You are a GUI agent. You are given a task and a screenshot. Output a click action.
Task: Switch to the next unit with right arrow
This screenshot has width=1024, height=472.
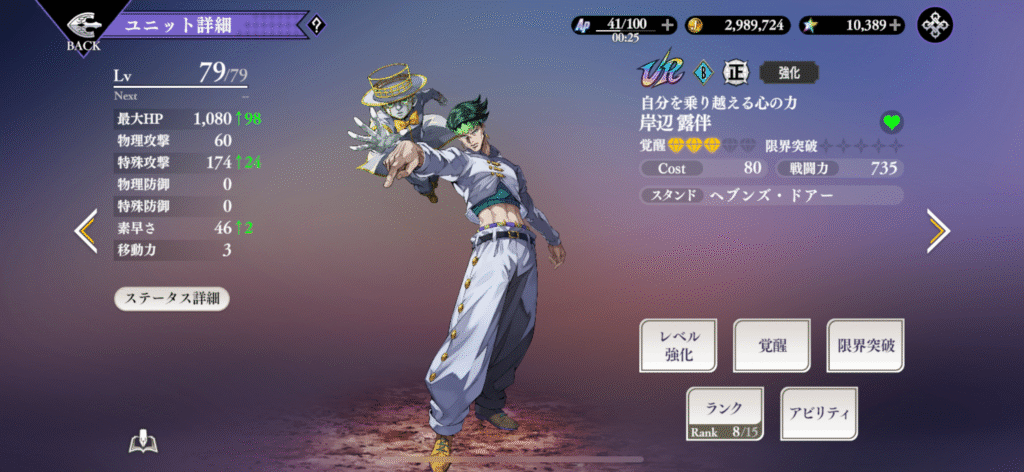pyautogui.click(x=937, y=231)
